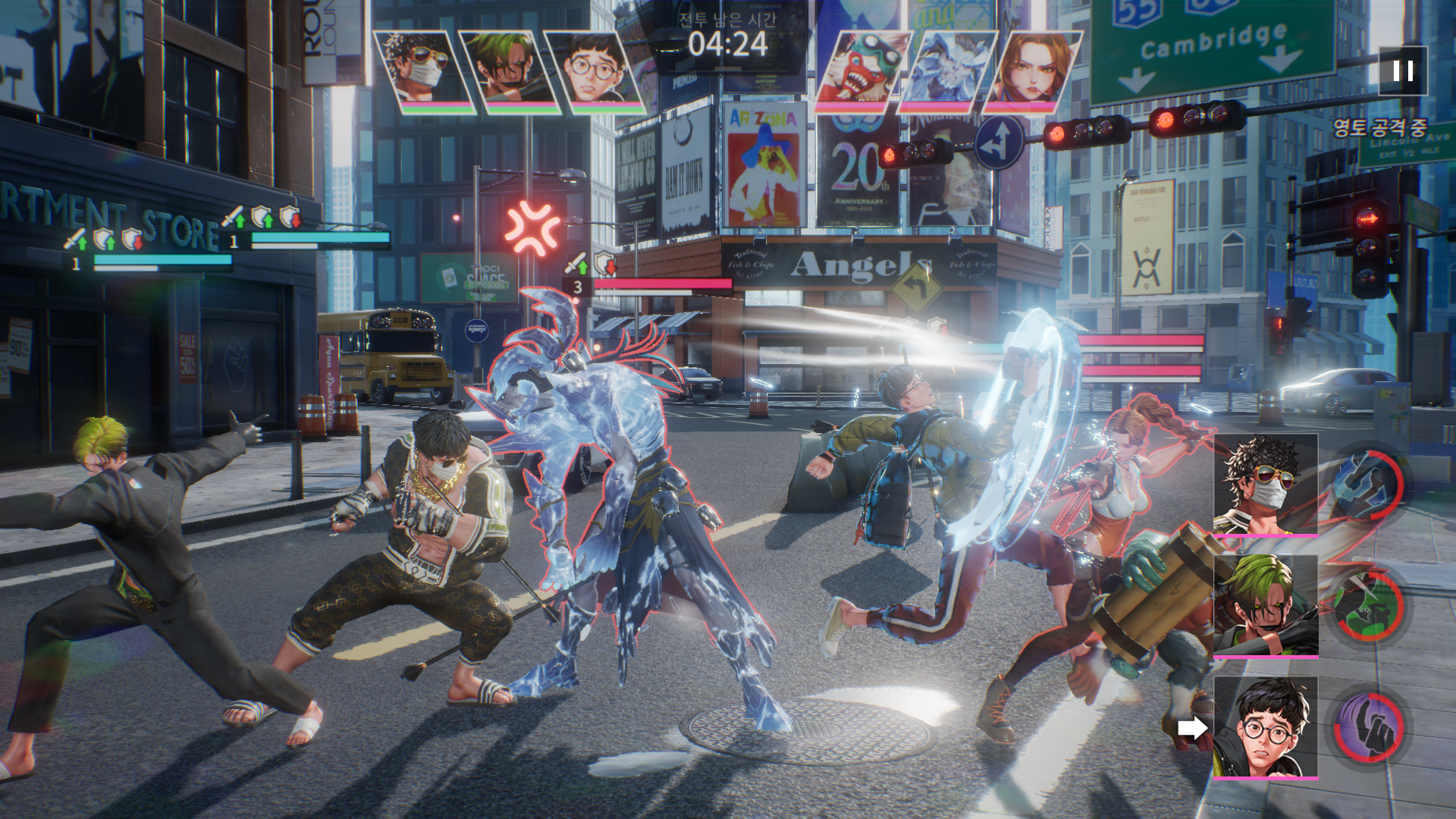The height and width of the screenshot is (819, 1456).
Task: Click the leftmost ally portrait in the top team bar
Action: [418, 64]
